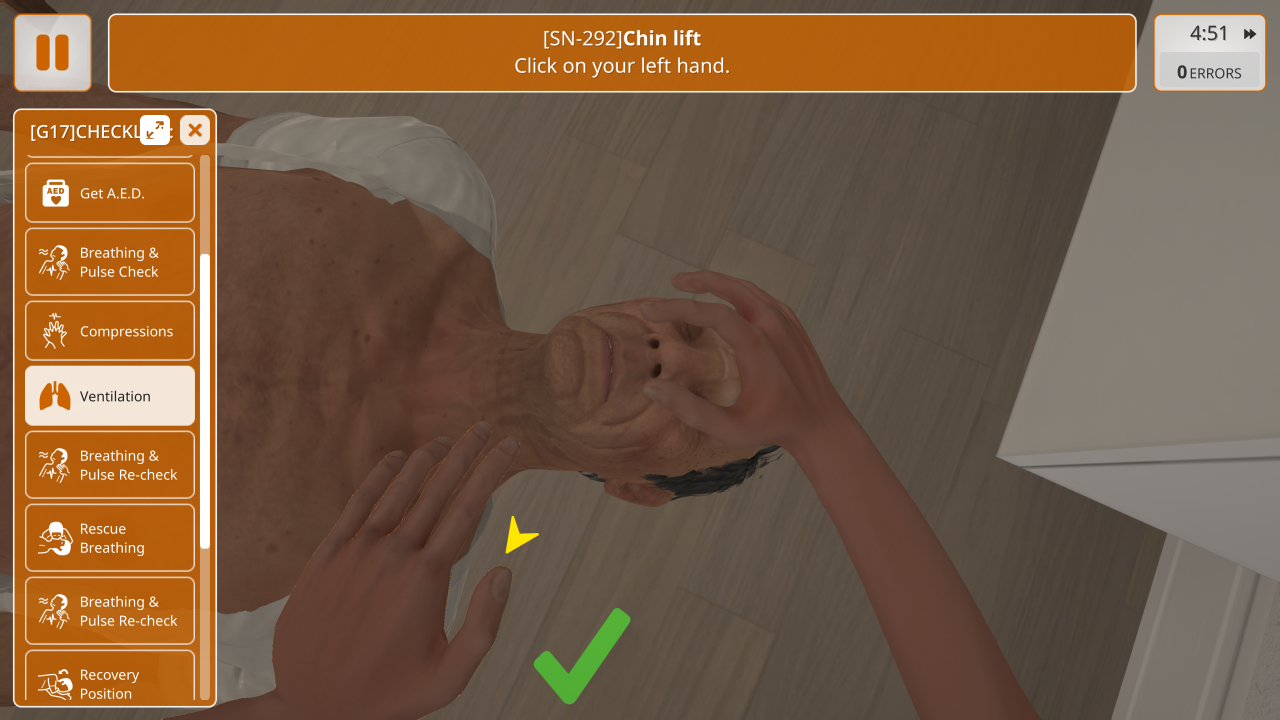Select the Rescue Breathing step

click(x=110, y=538)
